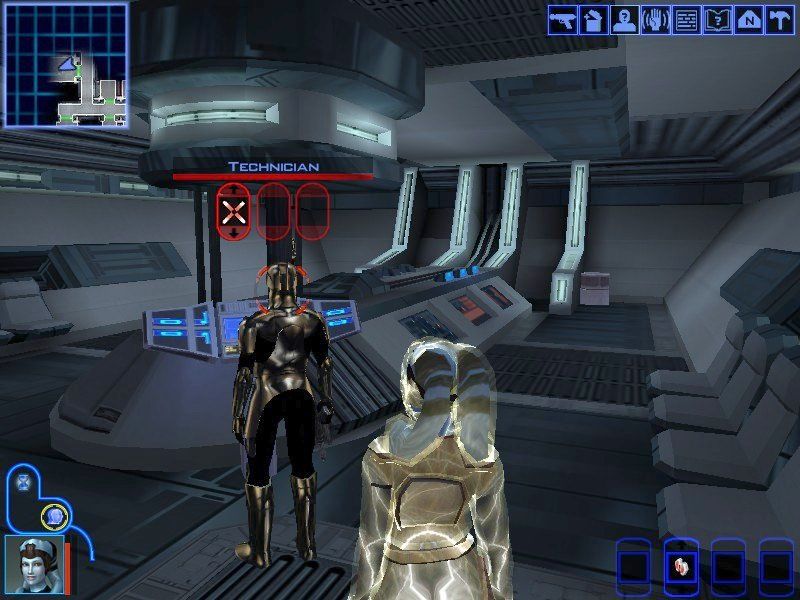The image size is (800, 600).
Task: Open the Inventory box icon
Action: coord(593,19)
